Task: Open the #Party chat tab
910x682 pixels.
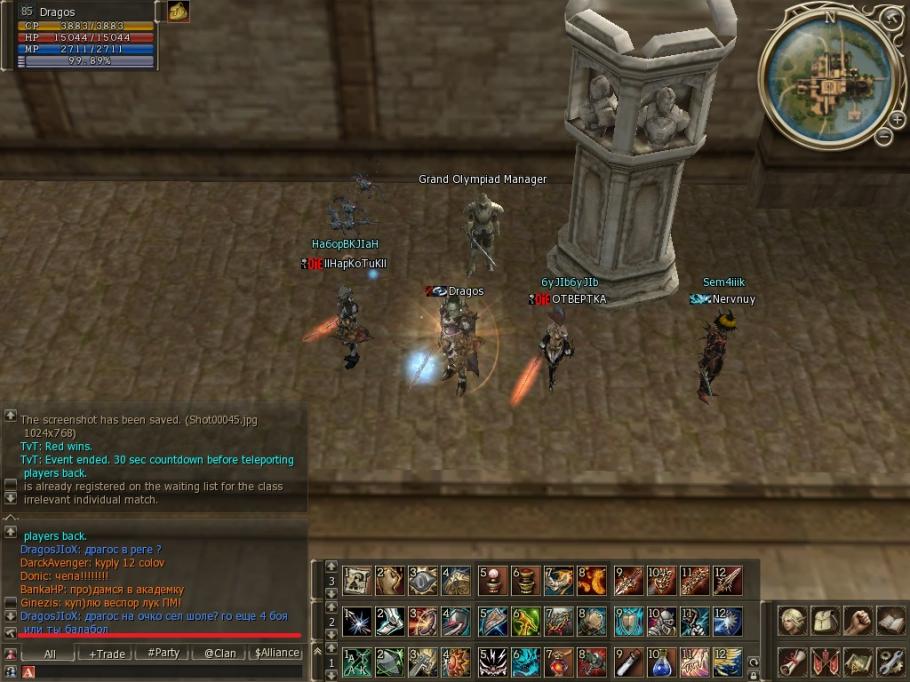Action: tap(163, 653)
